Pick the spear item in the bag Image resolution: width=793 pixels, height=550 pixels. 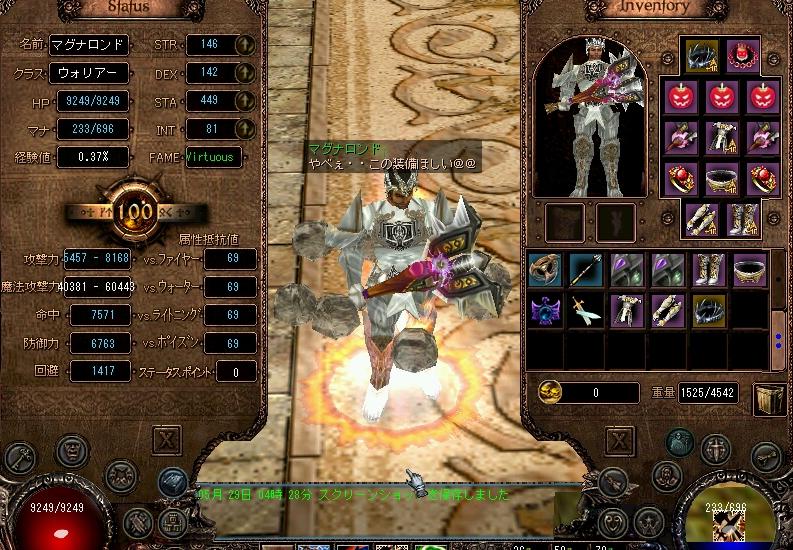point(586,269)
